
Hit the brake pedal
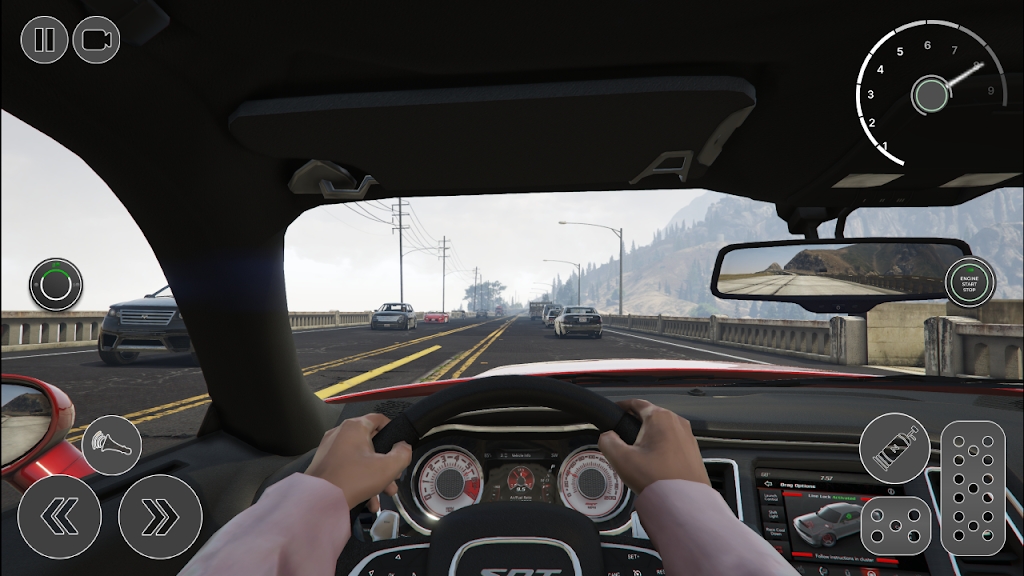click(x=896, y=525)
